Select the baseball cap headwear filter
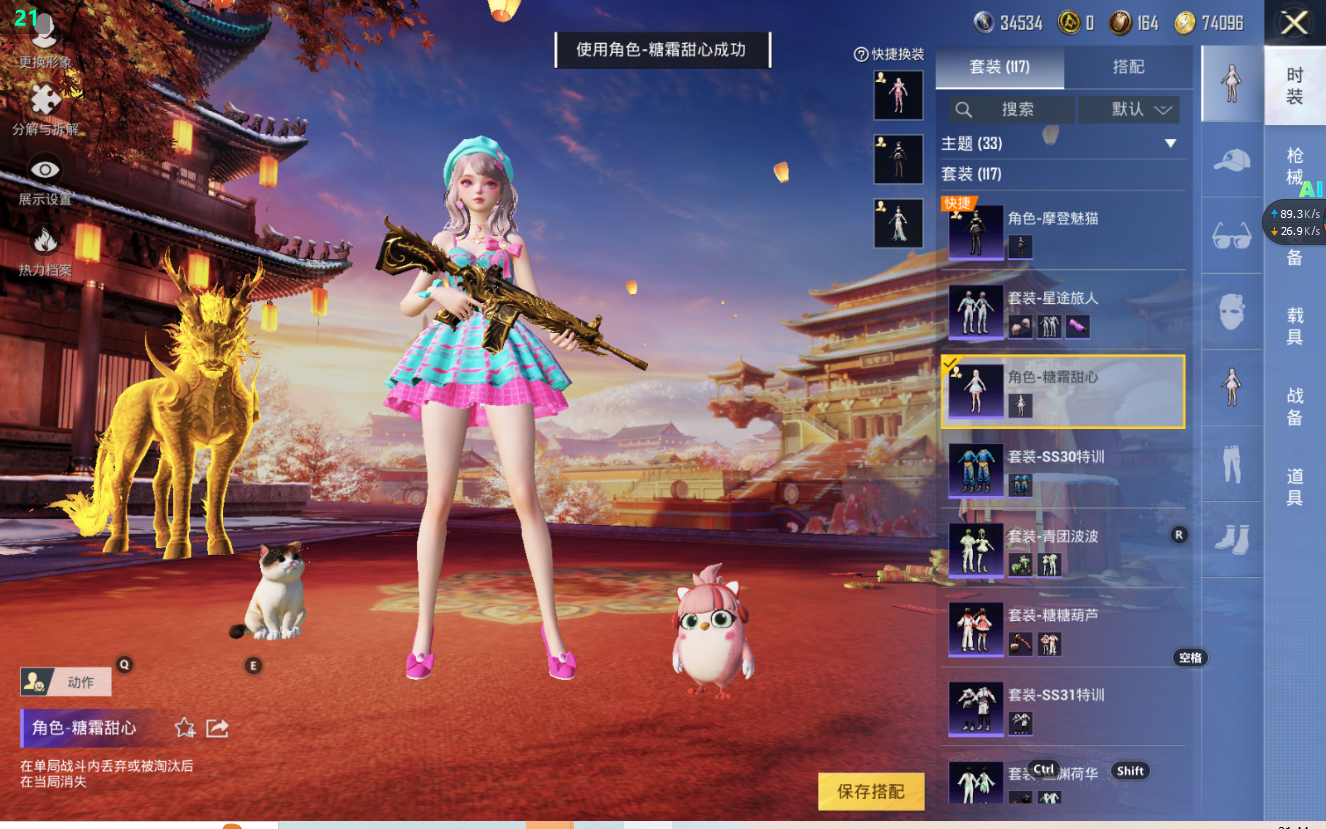This screenshot has width=1326, height=829. point(1232,160)
